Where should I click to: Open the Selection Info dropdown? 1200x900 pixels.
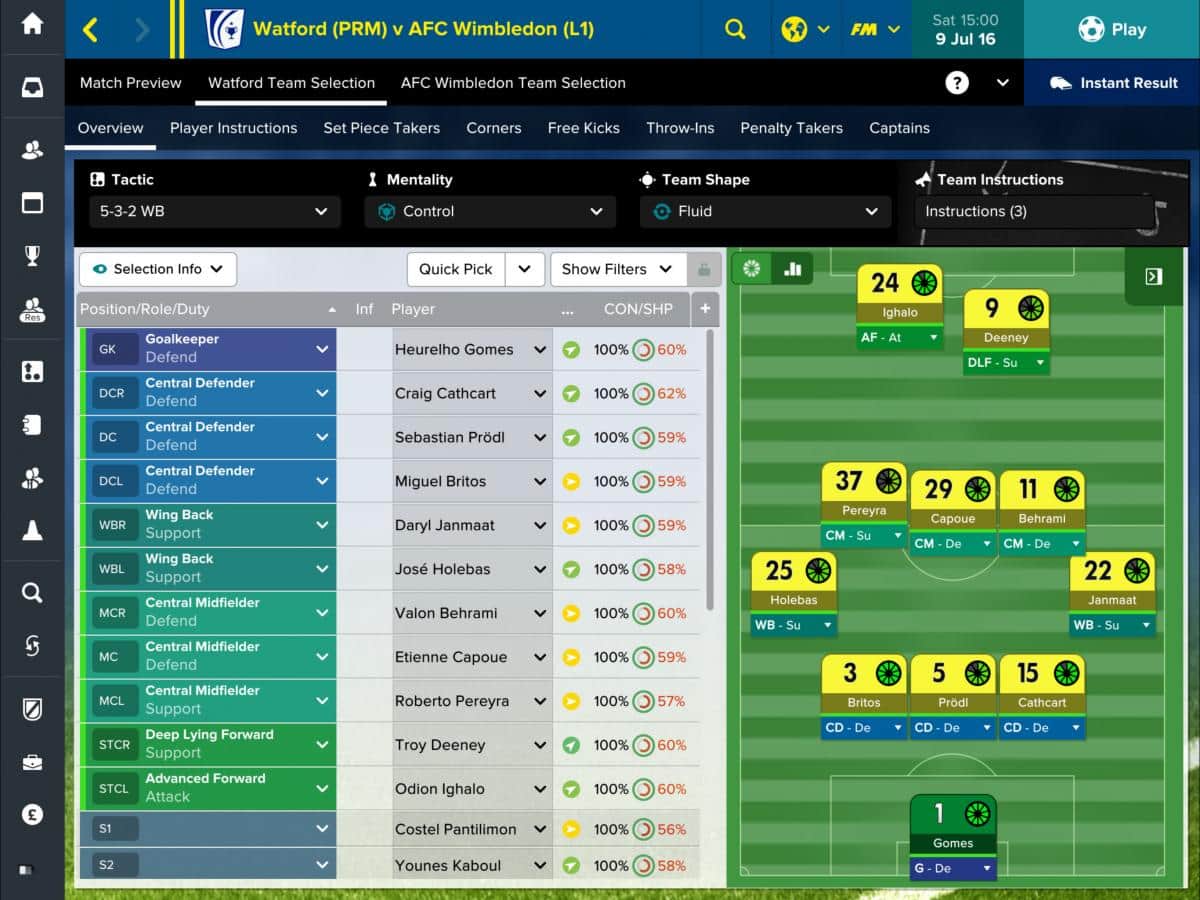tap(158, 269)
